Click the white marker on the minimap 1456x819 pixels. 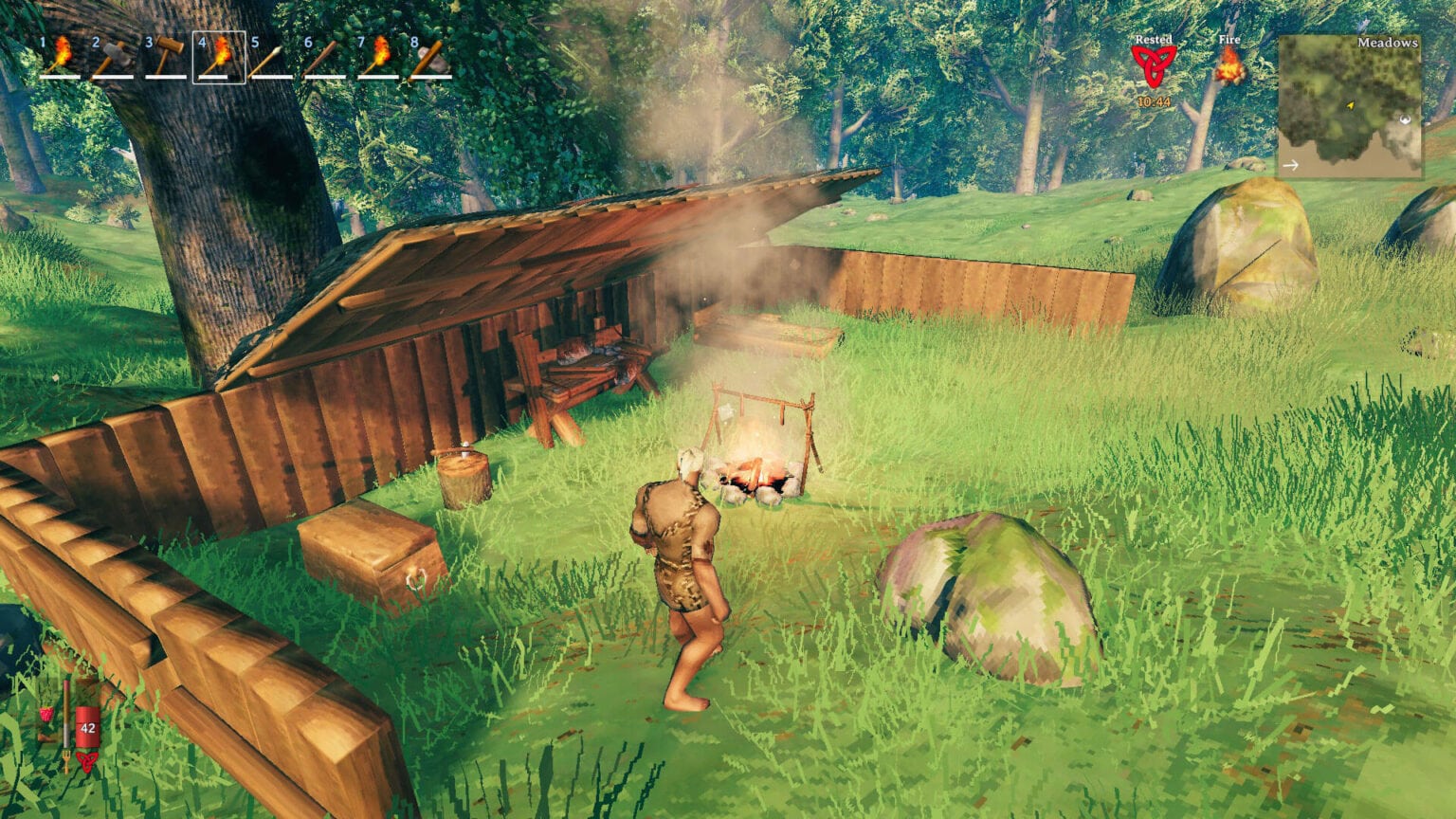point(1405,119)
